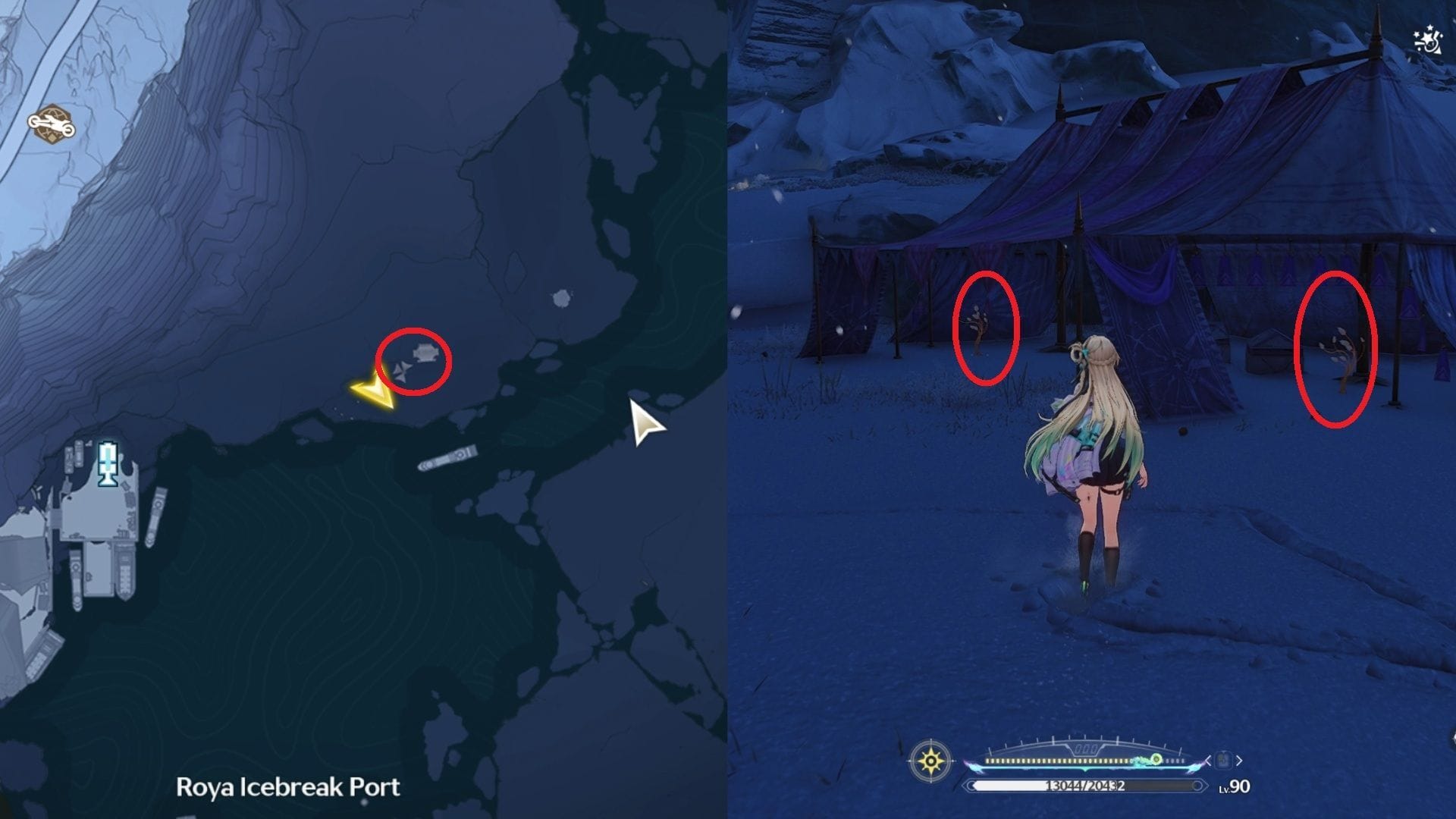Viewport: 1456px width, 819px height.
Task: Click the ship icon near the port docks
Action: (x=447, y=459)
